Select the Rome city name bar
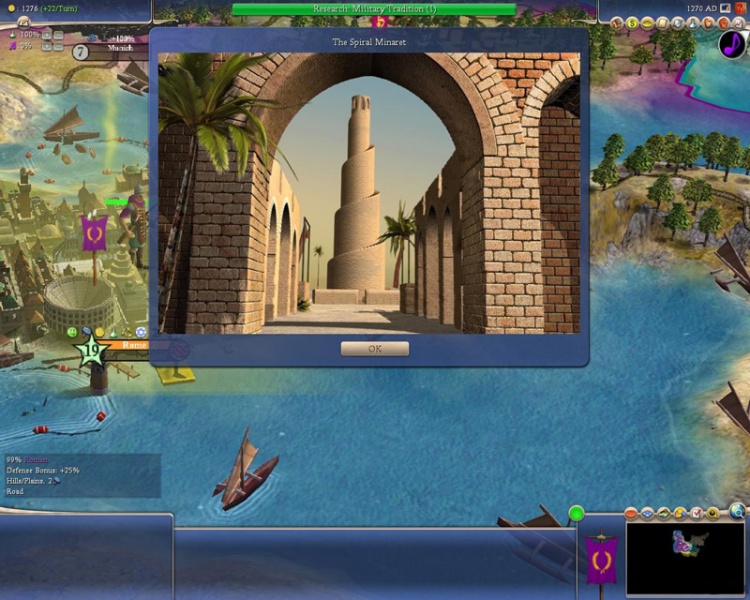 tap(135, 344)
